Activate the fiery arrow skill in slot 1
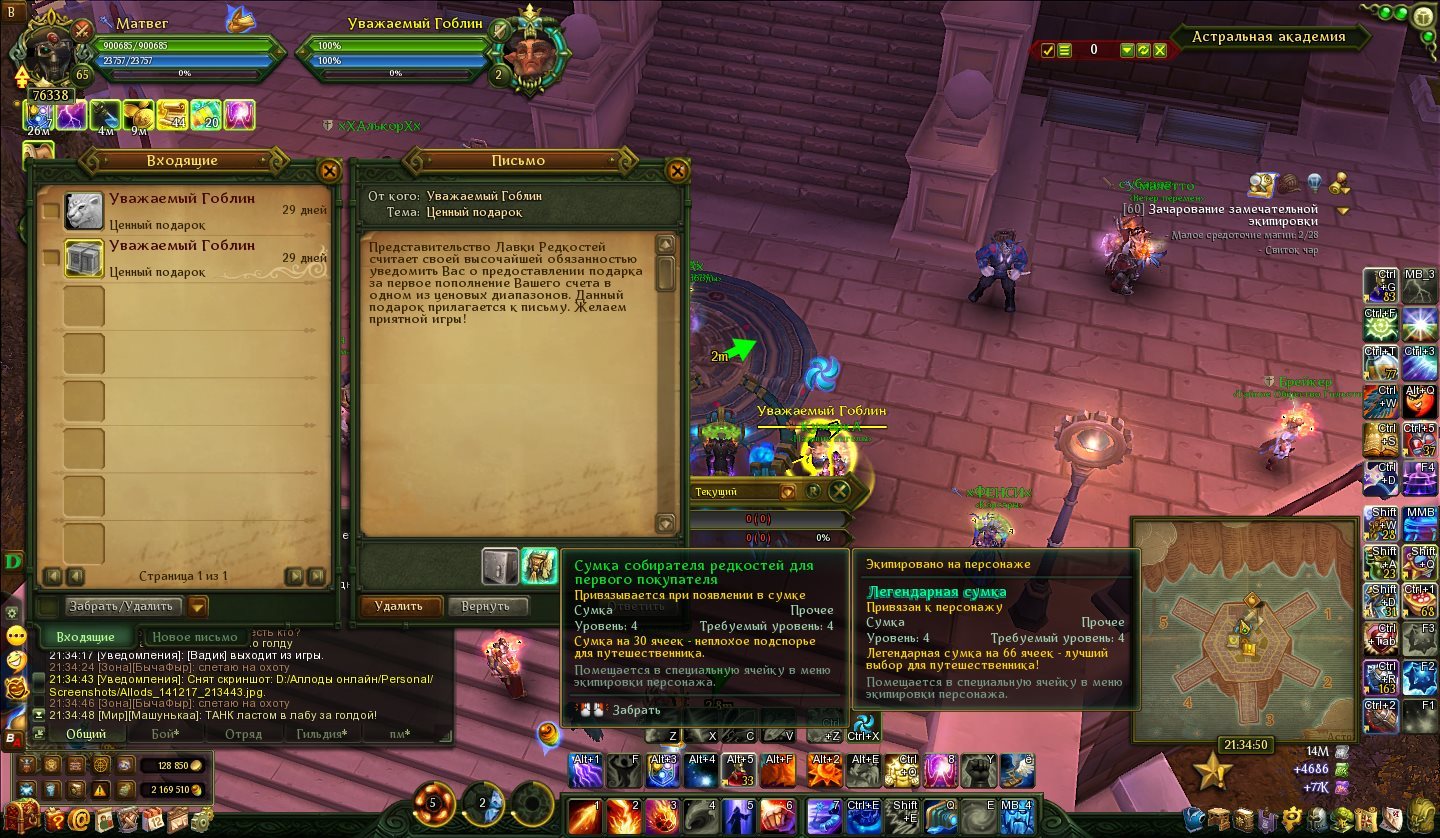Image resolution: width=1440 pixels, height=838 pixels. [584, 817]
